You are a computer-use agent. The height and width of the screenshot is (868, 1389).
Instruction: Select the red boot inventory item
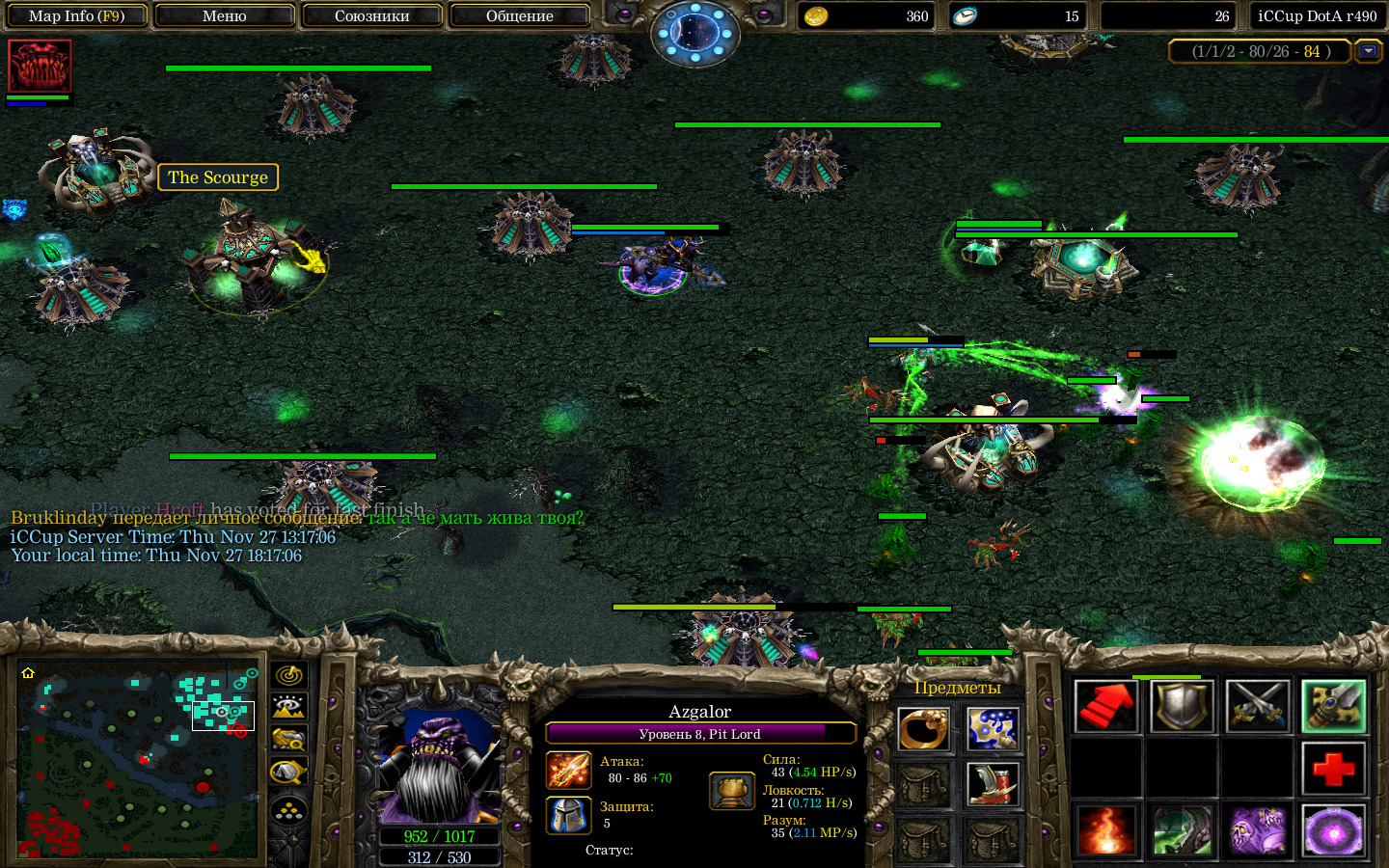[x=993, y=784]
